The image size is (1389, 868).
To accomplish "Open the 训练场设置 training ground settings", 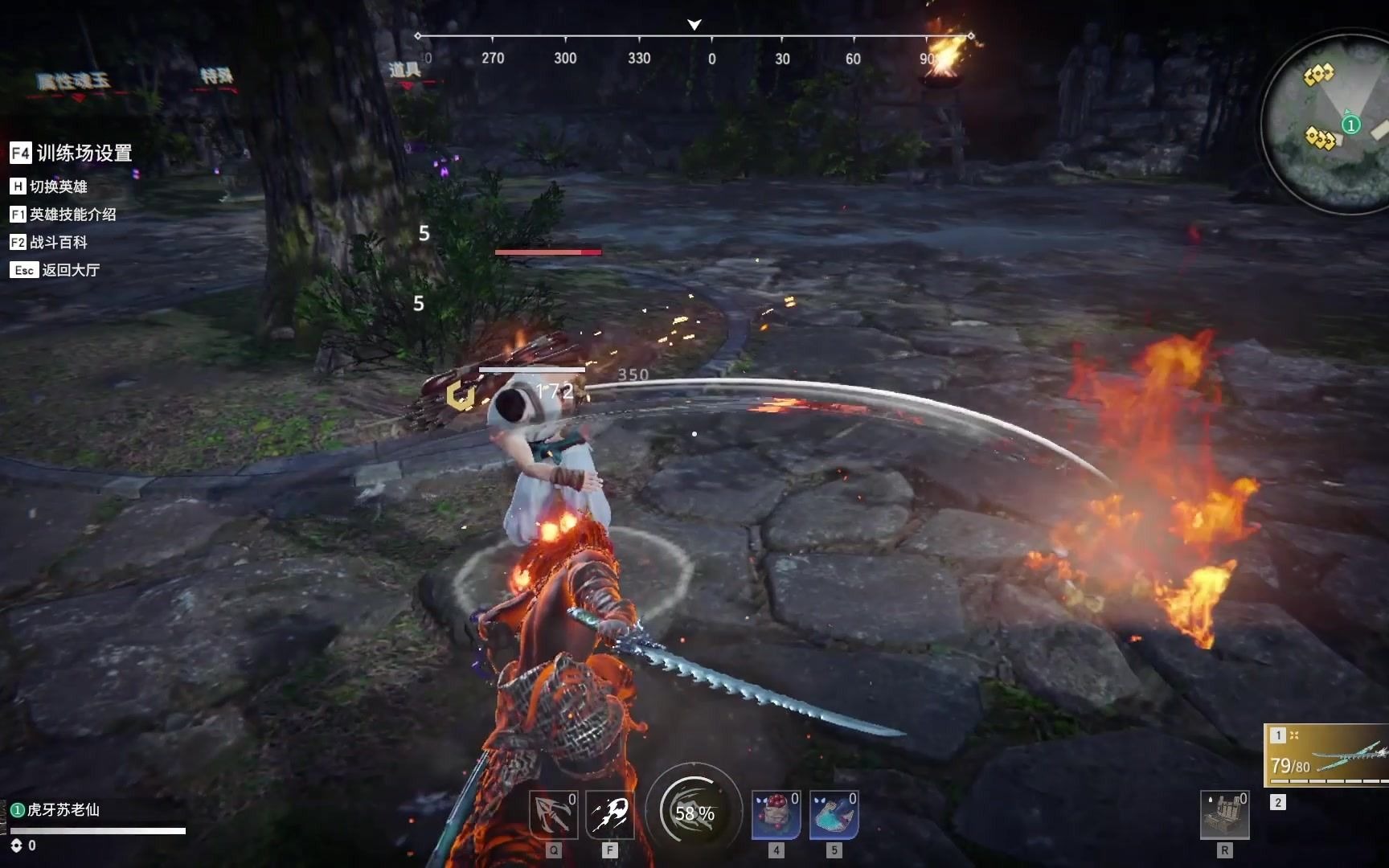I will [71, 153].
